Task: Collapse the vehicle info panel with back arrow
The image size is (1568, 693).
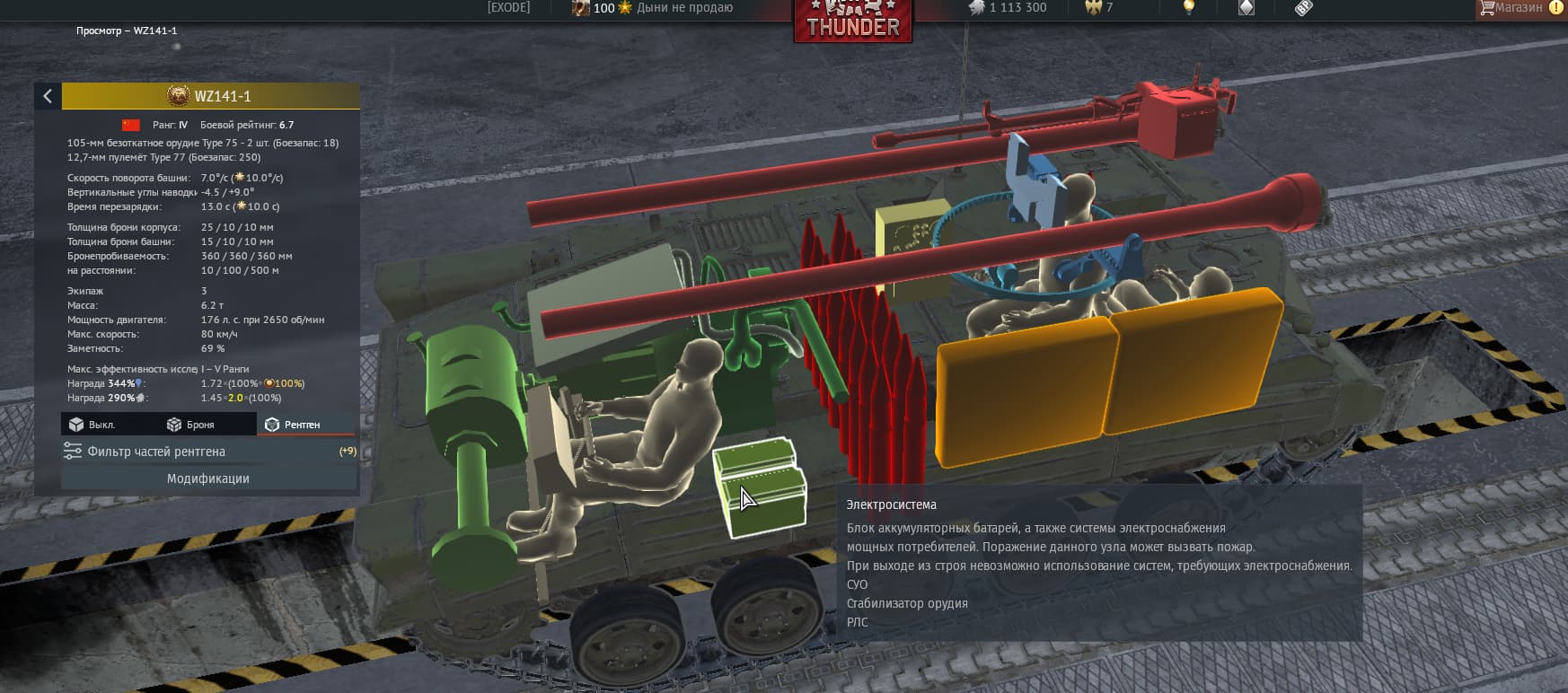Action: pos(47,96)
